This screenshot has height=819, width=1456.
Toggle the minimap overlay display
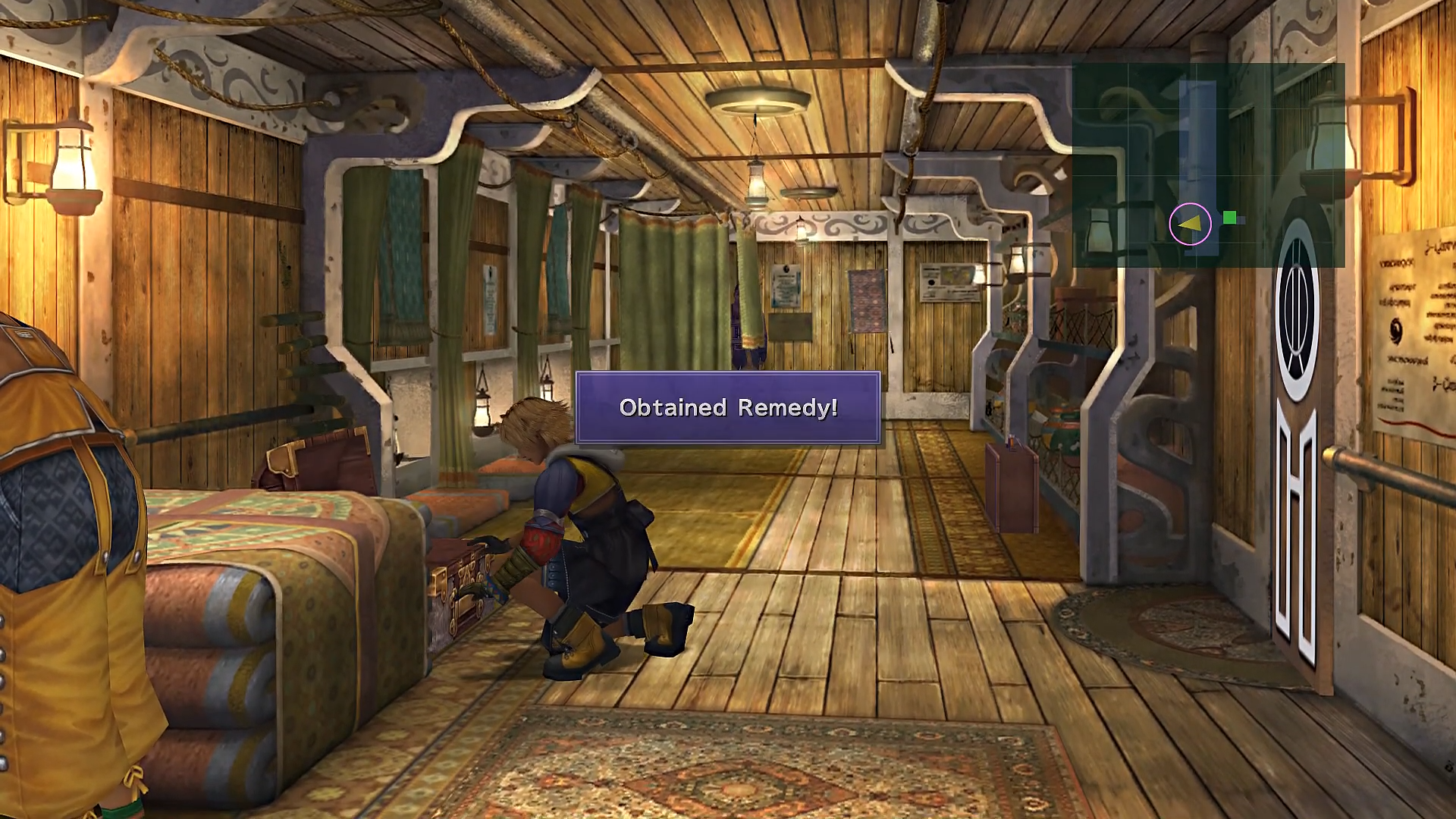pos(1210,163)
